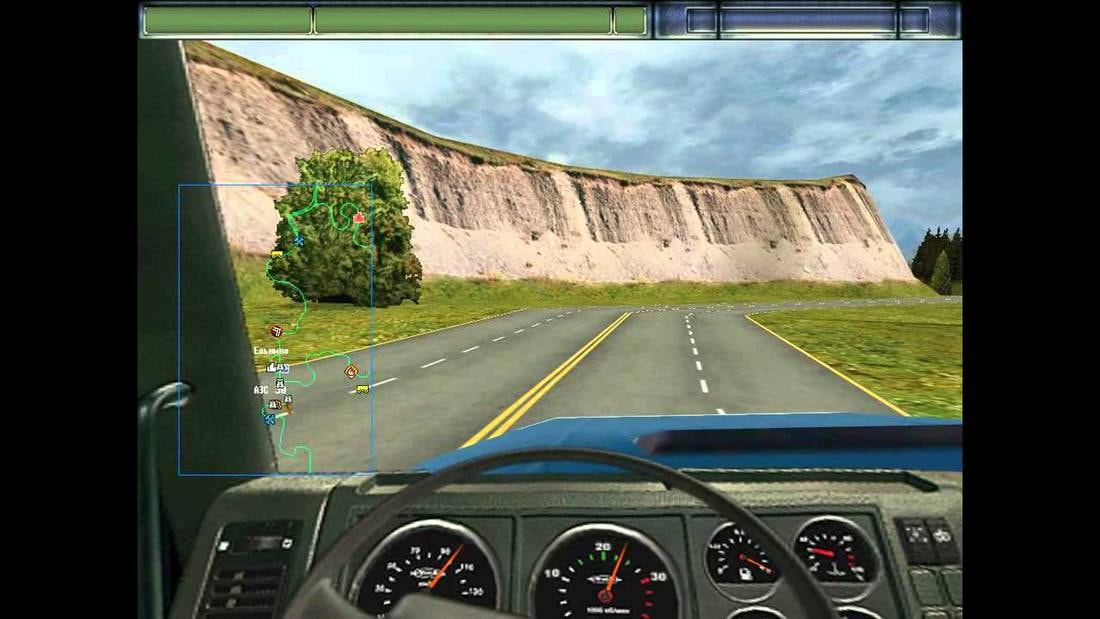Click the brown cargo marker on the map

[276, 331]
